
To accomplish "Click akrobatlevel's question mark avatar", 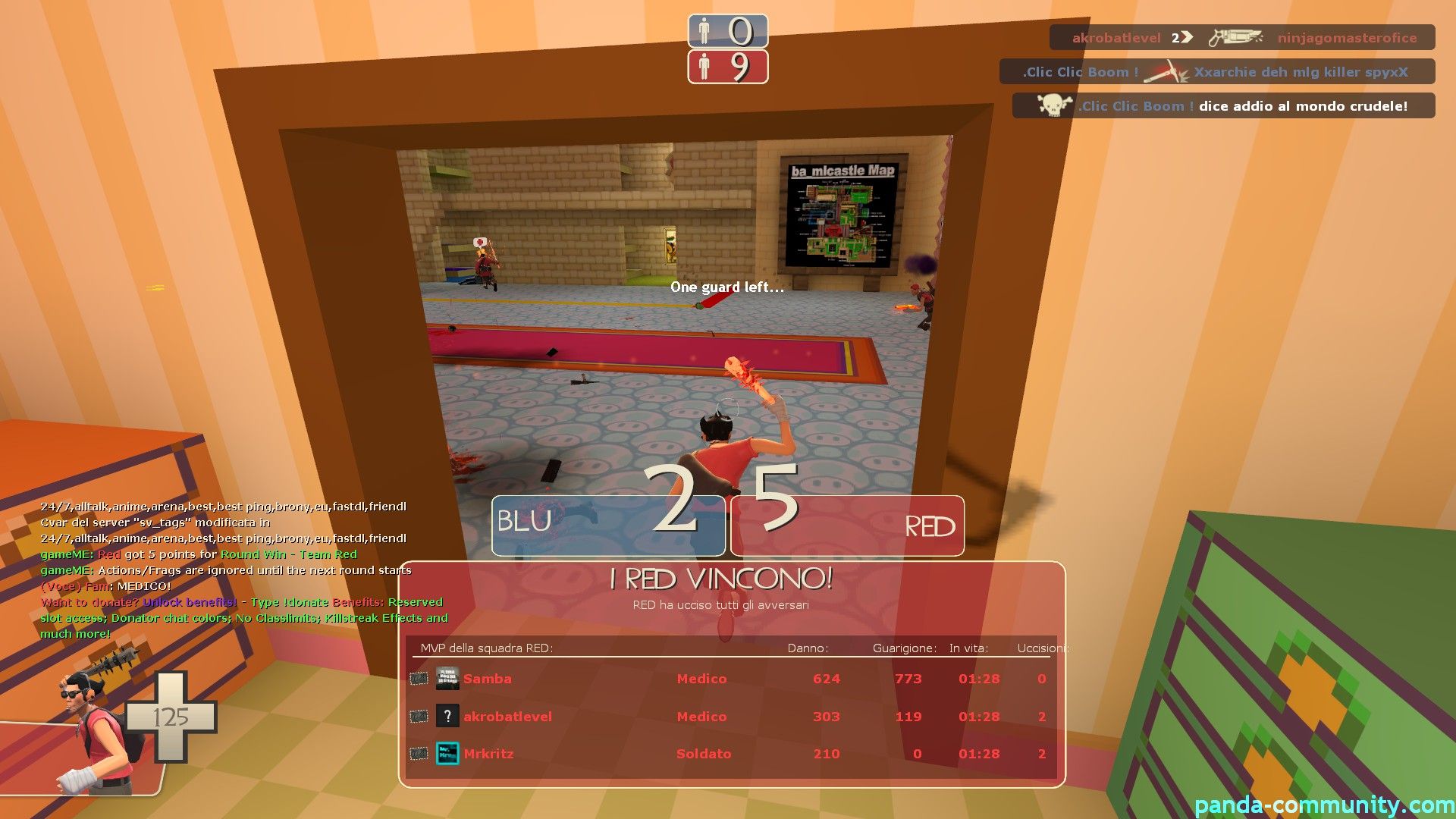I will point(447,716).
